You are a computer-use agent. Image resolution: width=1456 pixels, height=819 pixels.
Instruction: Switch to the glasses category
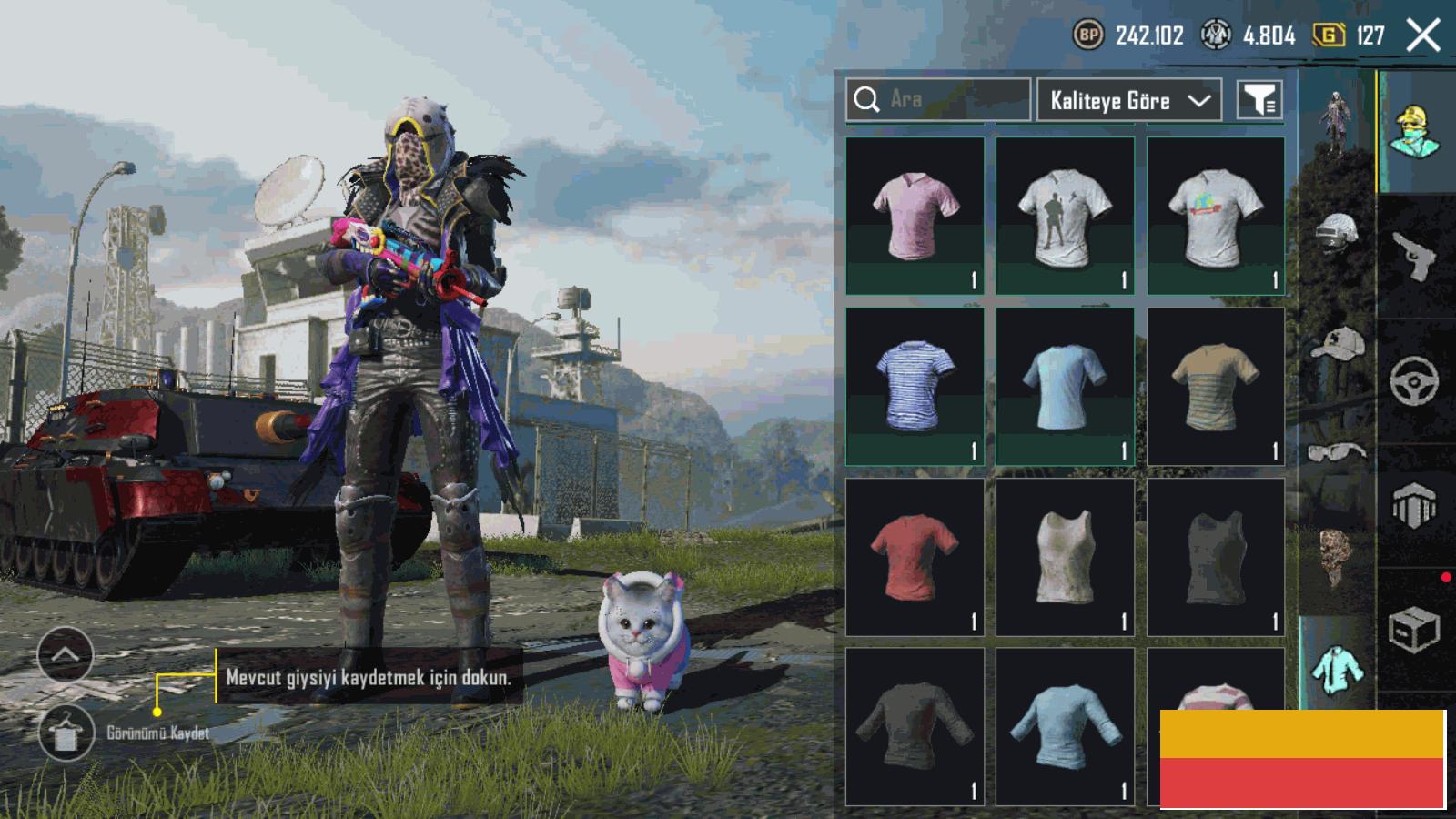[1336, 450]
